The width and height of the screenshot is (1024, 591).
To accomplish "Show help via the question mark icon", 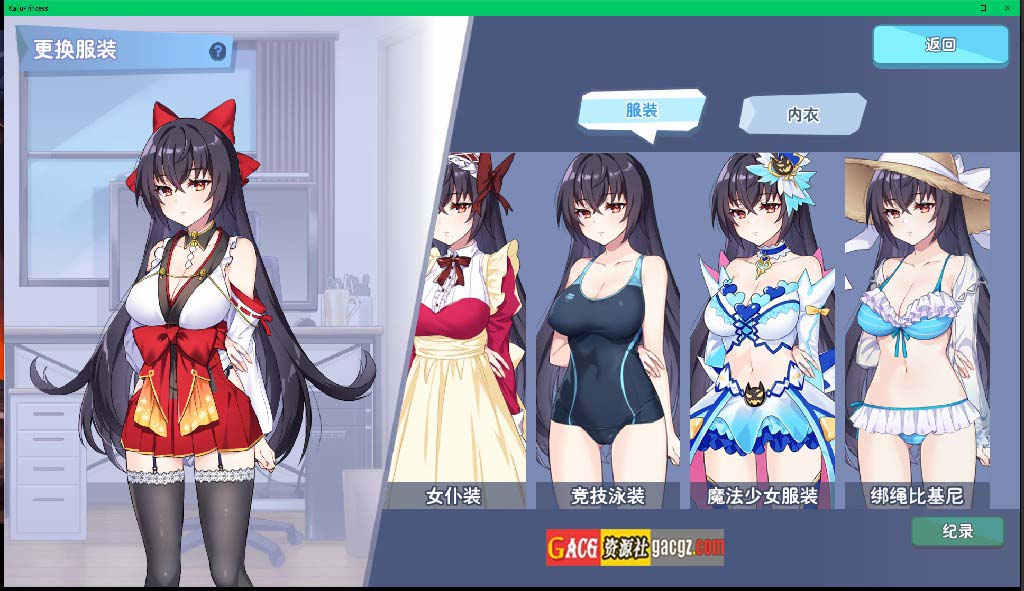I will [217, 52].
